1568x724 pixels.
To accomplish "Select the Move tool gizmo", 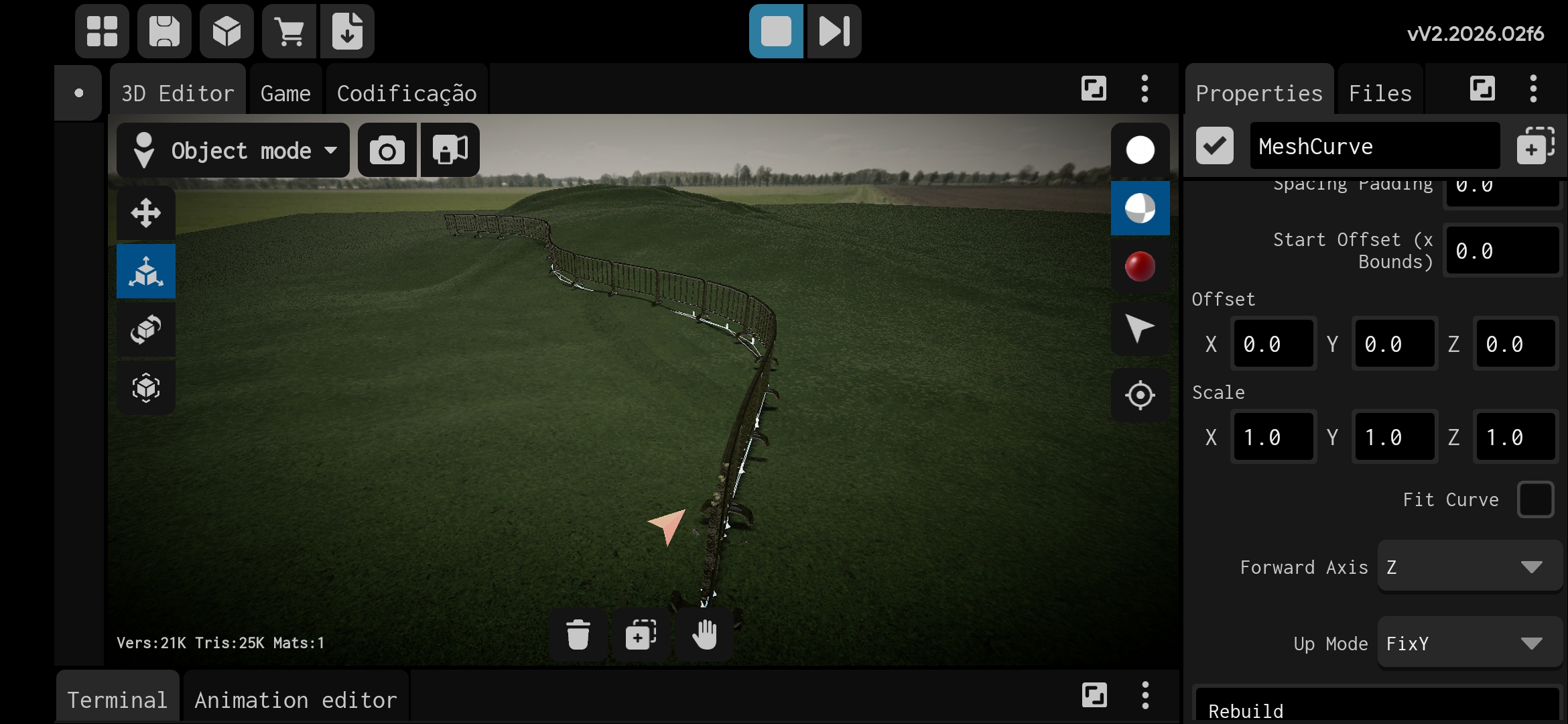I will pos(145,213).
